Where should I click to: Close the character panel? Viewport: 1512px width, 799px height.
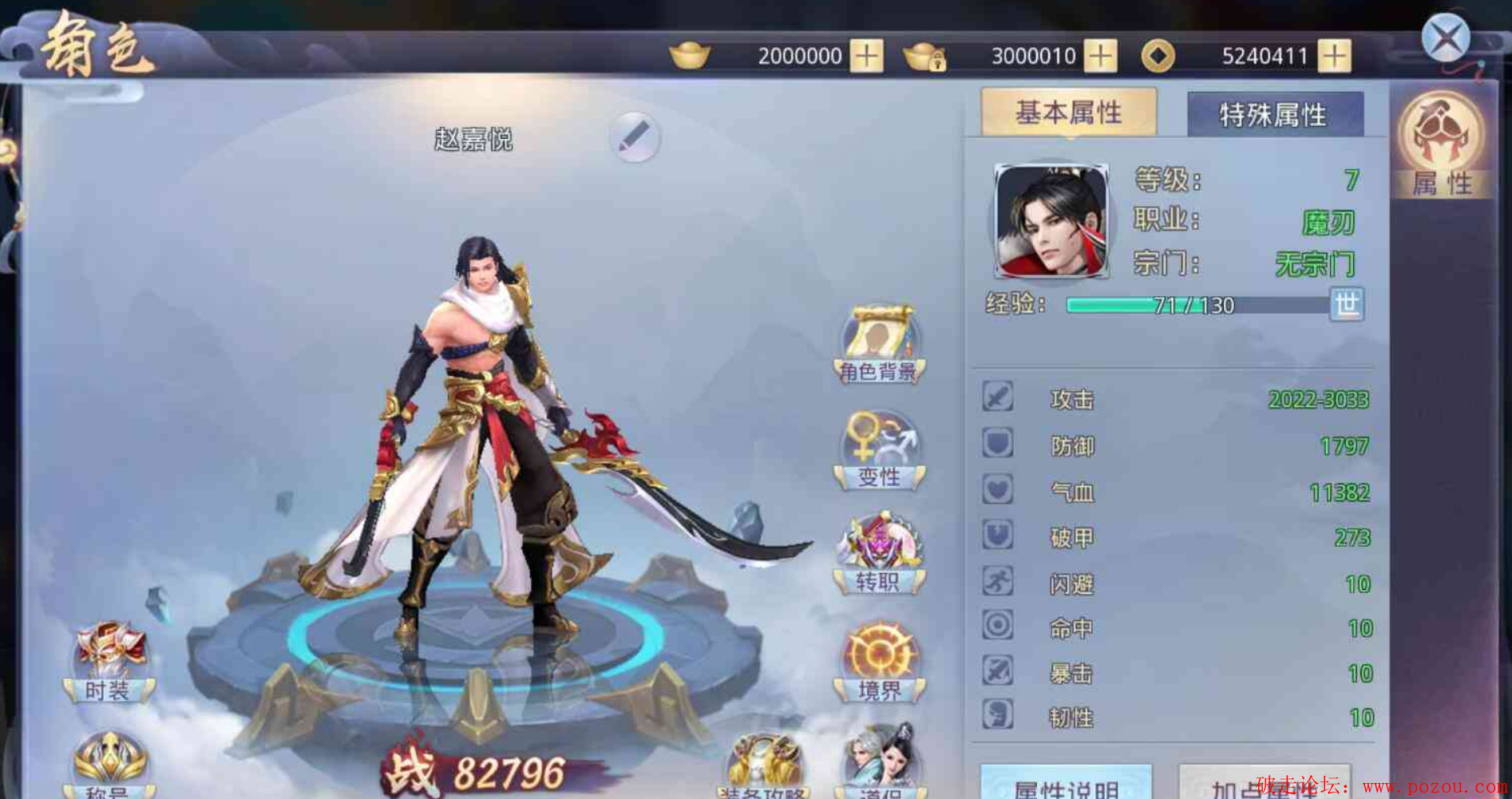tap(1445, 38)
